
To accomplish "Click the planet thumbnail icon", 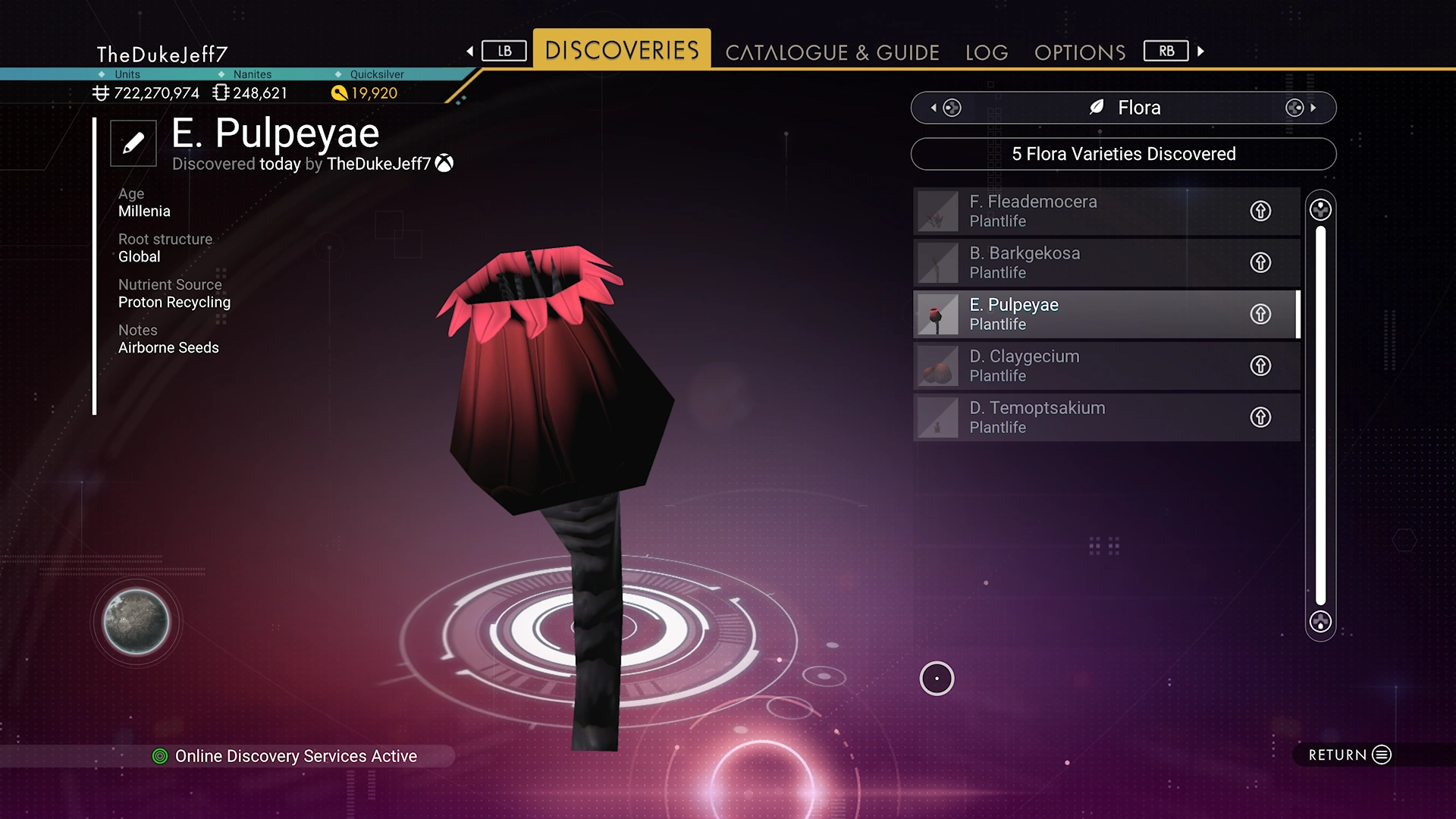I will [136, 622].
